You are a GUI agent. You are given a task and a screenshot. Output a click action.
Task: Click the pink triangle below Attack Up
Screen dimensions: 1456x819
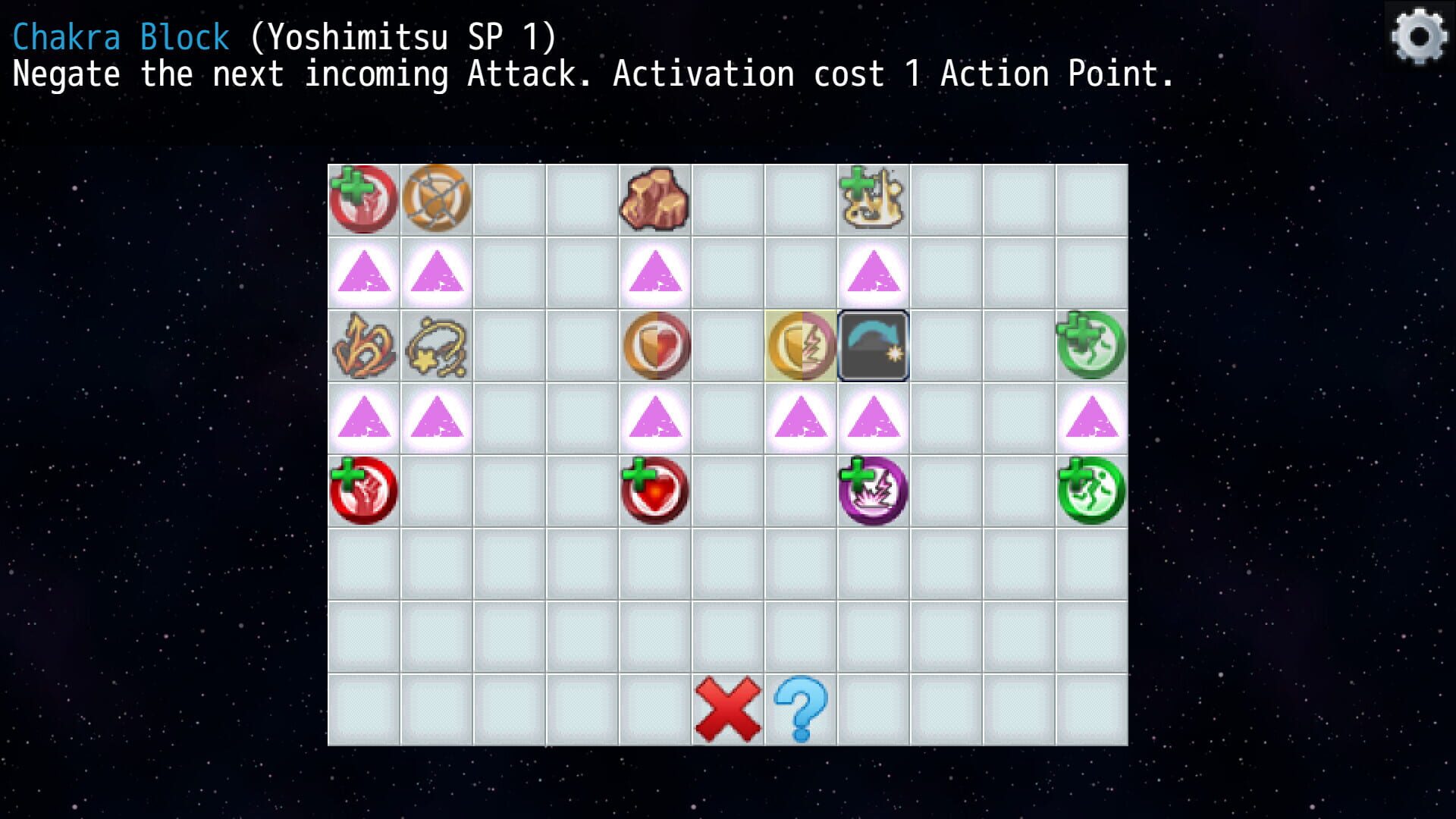pyautogui.click(x=364, y=273)
